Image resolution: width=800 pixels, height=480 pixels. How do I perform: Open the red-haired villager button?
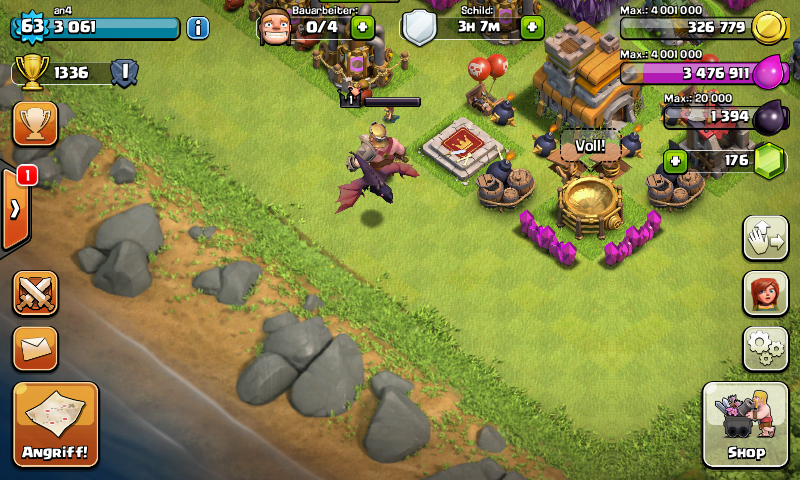(765, 293)
